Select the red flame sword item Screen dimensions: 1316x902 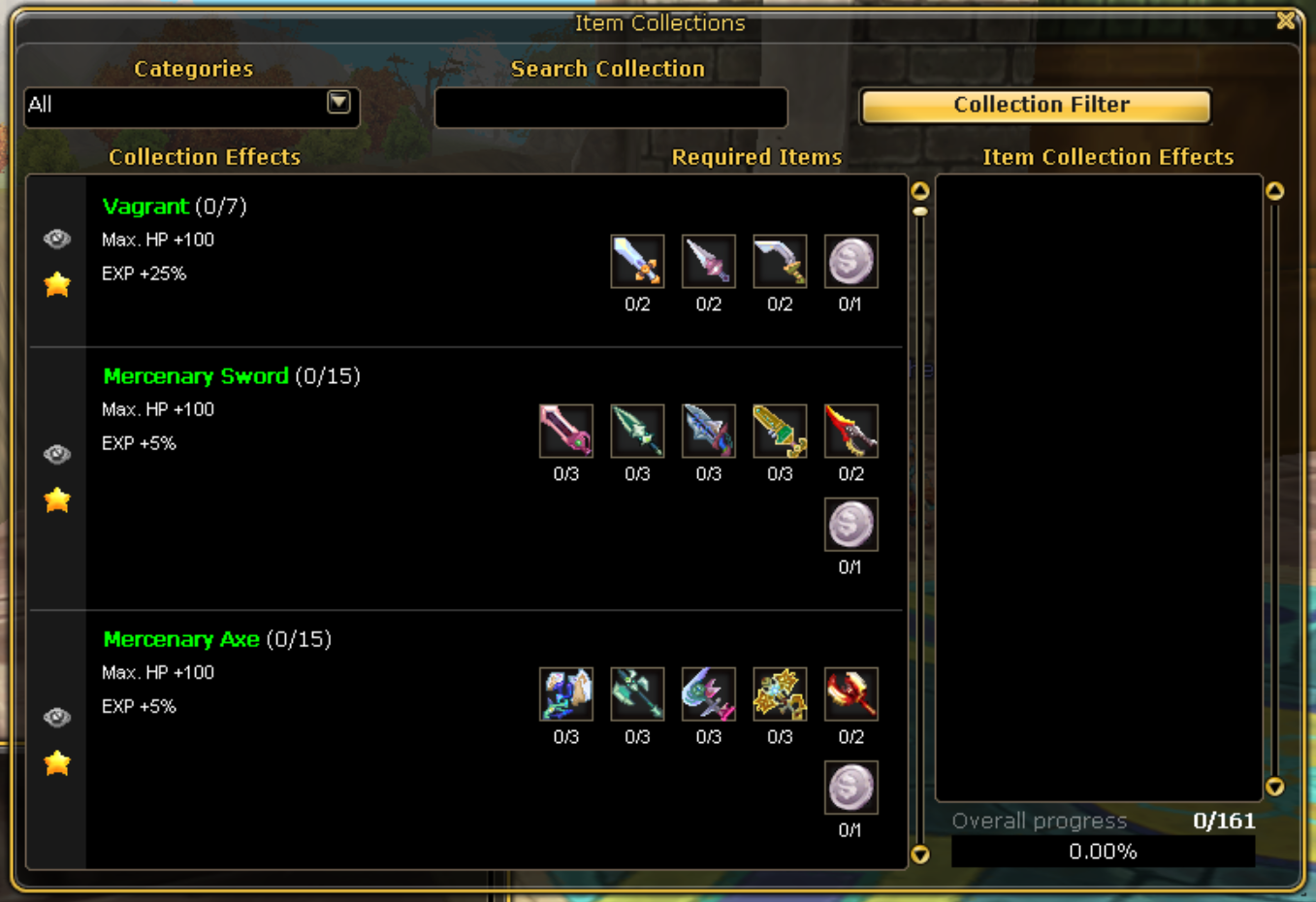[x=851, y=431]
